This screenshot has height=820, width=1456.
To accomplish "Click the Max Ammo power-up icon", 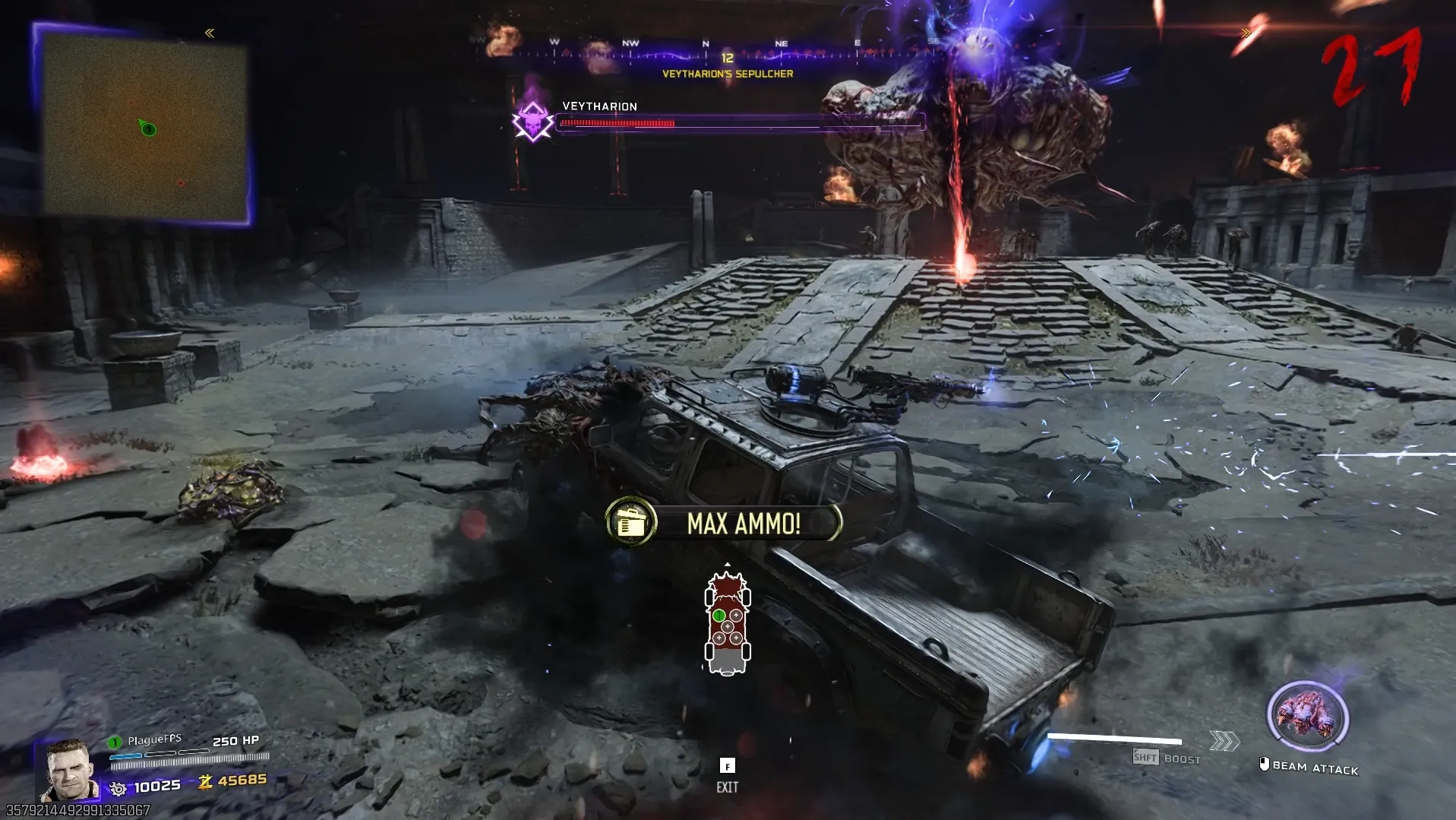I will point(631,522).
